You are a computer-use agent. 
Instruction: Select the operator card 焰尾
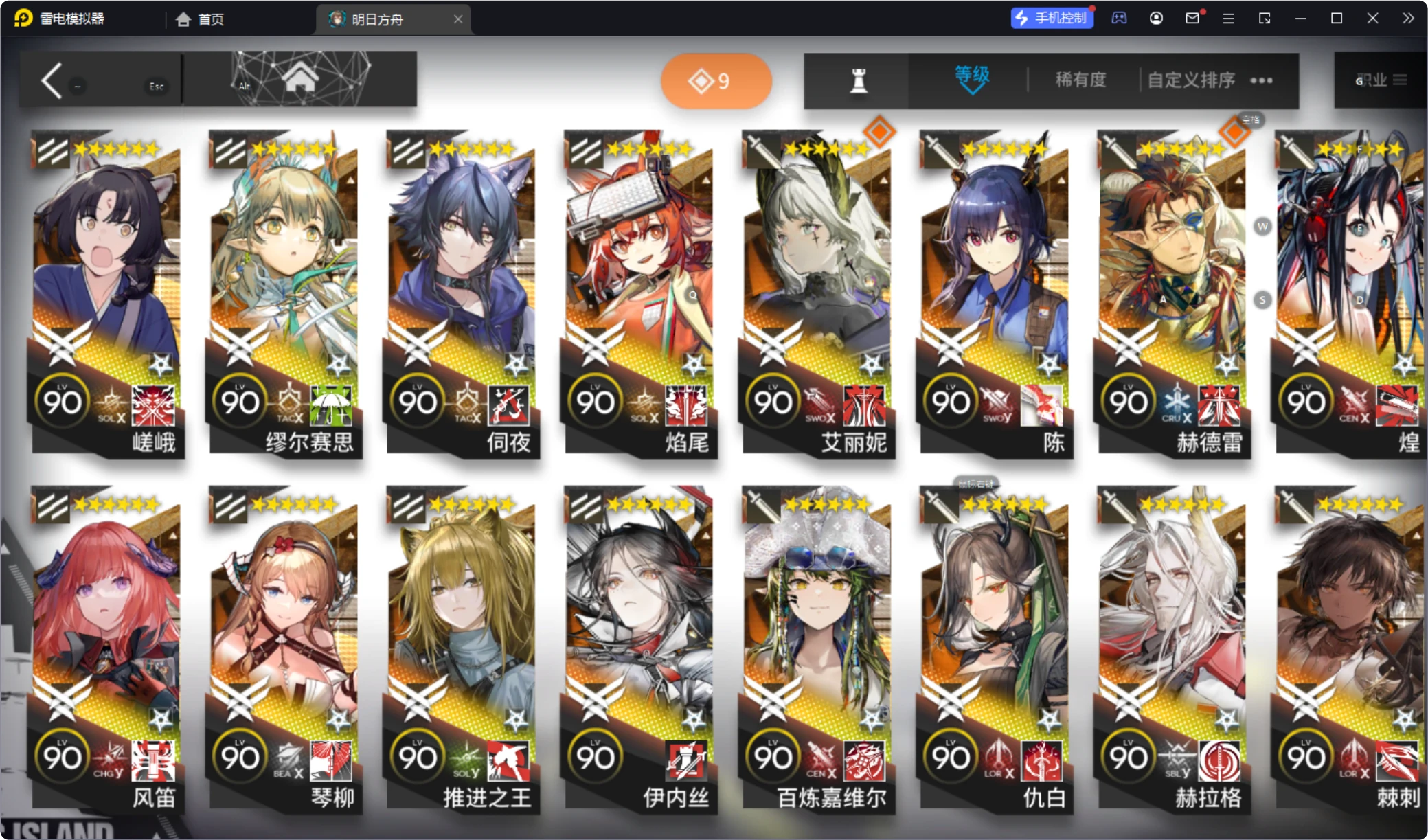tap(639, 288)
